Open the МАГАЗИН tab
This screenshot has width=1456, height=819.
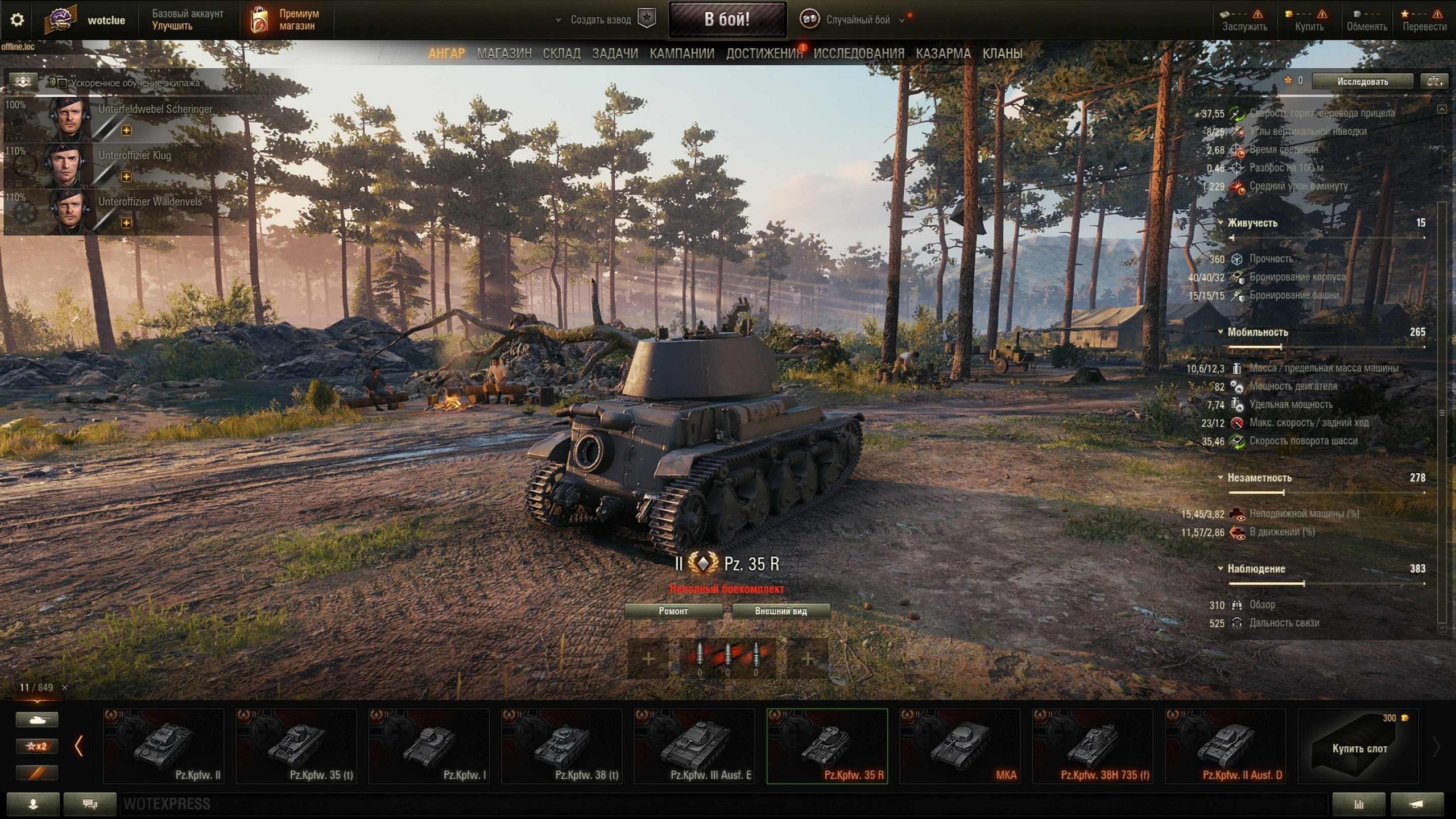point(504,53)
